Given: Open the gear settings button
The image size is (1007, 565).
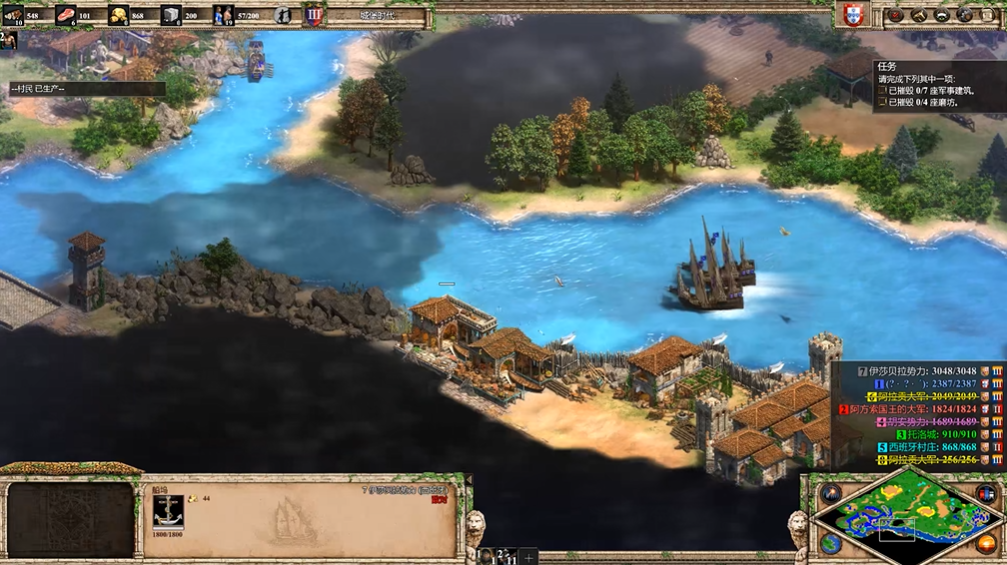Looking at the screenshot, I should click(x=965, y=15).
